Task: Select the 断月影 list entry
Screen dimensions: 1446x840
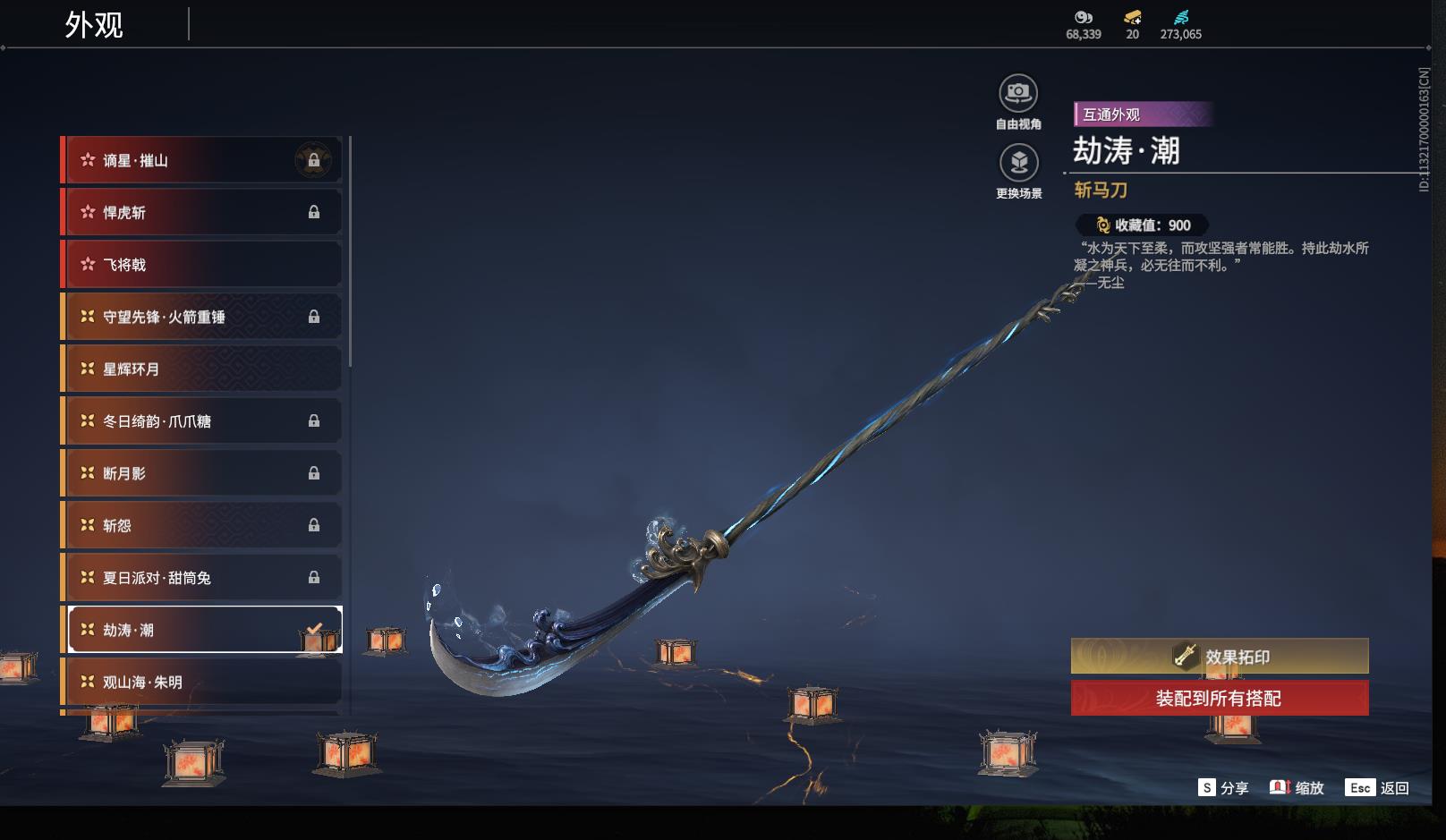Action: tap(201, 473)
